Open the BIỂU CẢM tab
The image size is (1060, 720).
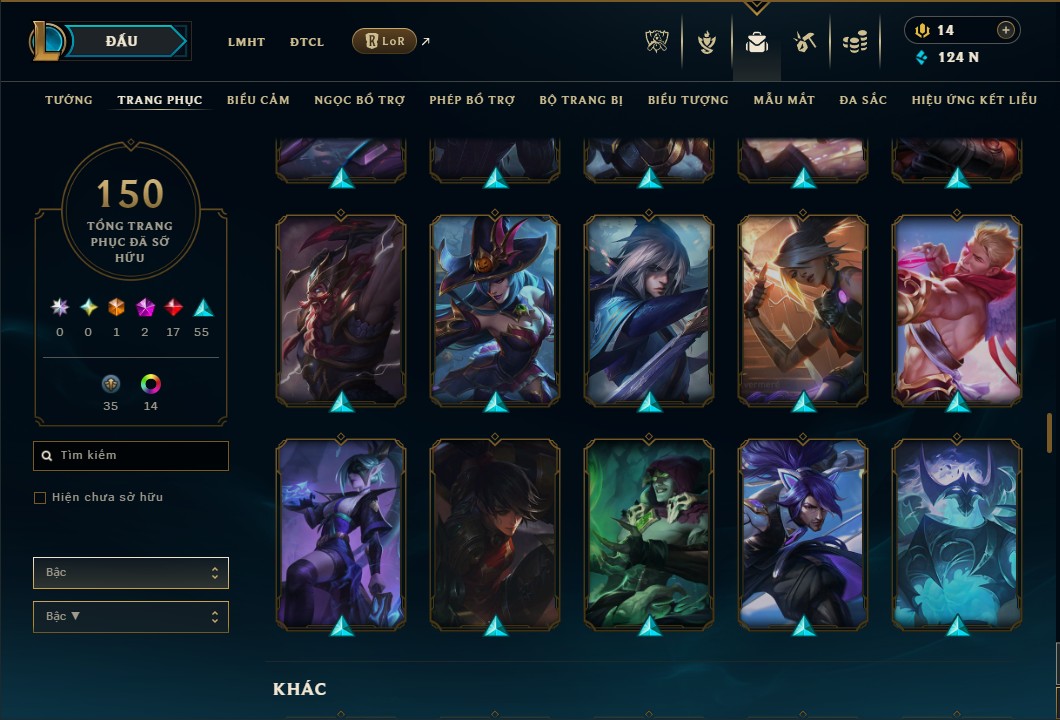(x=258, y=100)
